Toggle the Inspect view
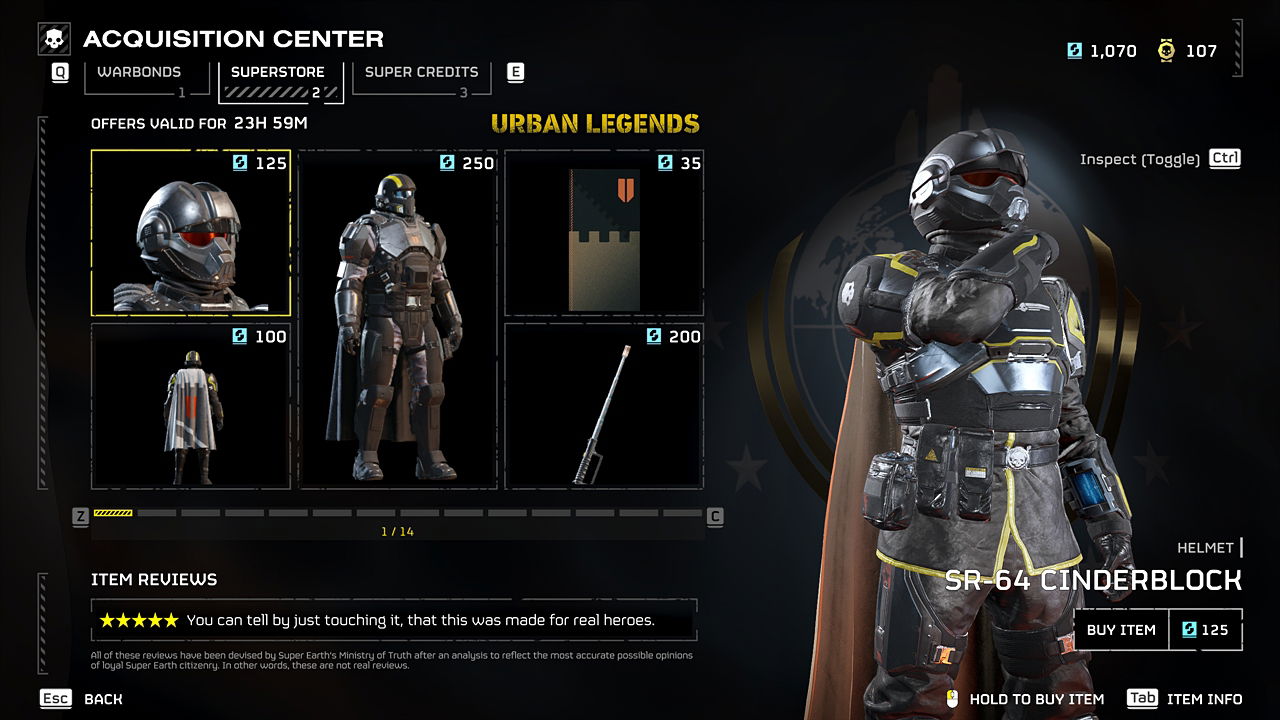1280x720 pixels. (1160, 159)
